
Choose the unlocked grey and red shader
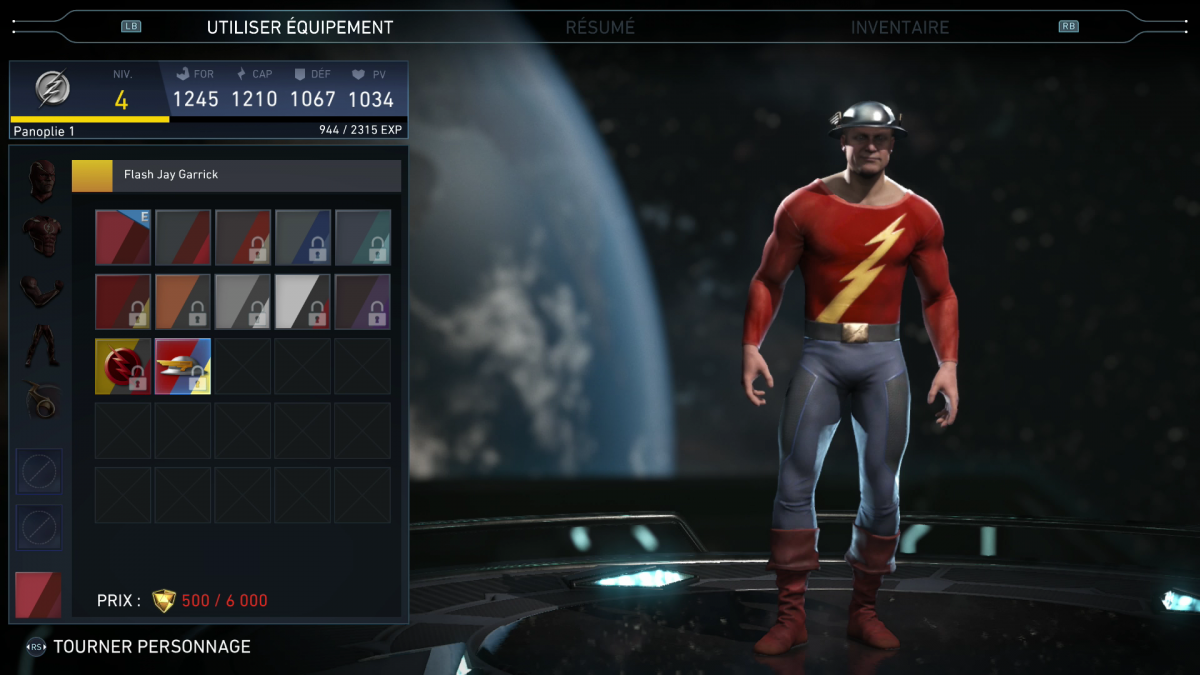coord(183,237)
